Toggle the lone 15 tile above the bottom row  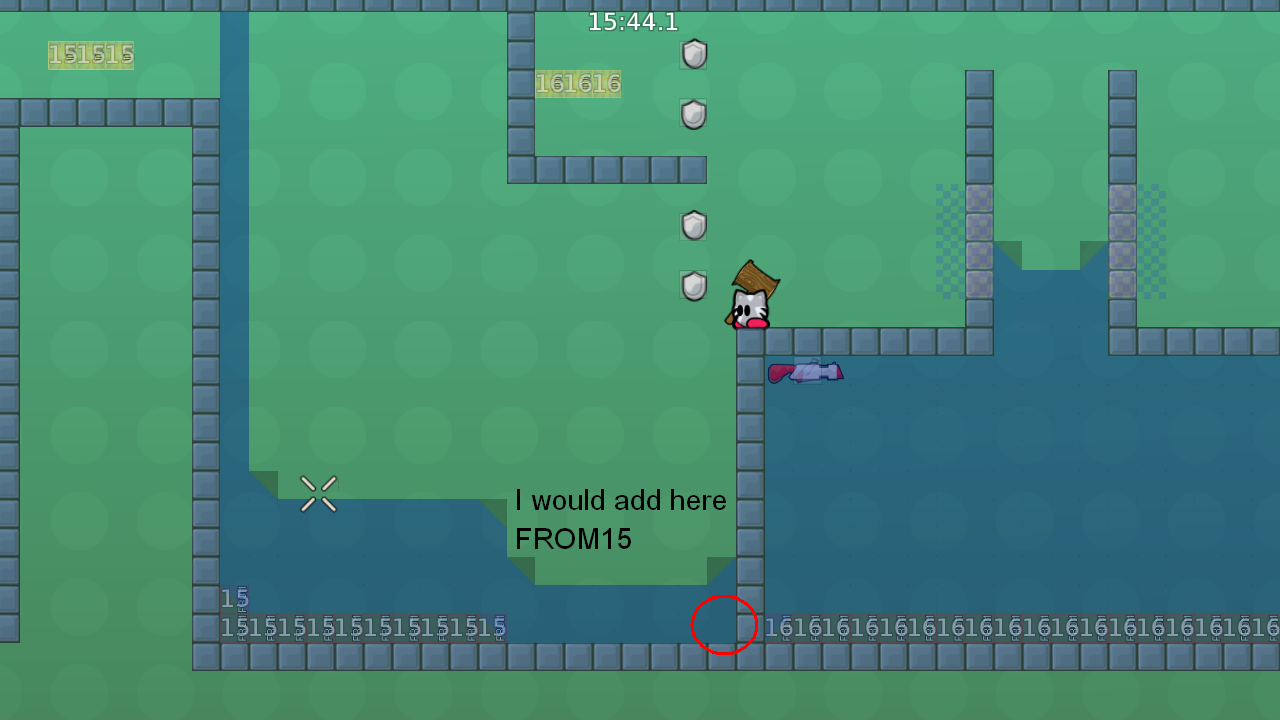(233, 599)
